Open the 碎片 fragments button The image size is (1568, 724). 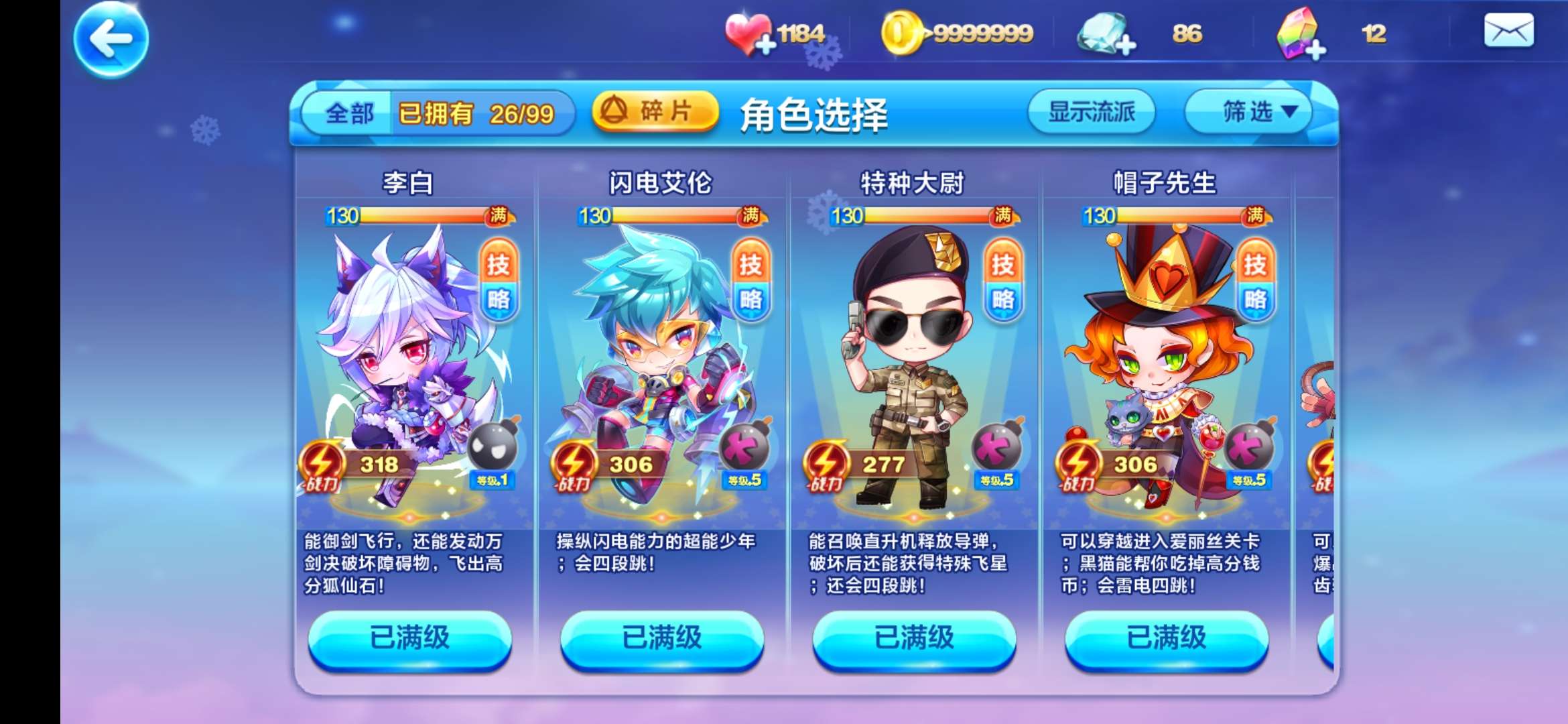click(x=654, y=111)
